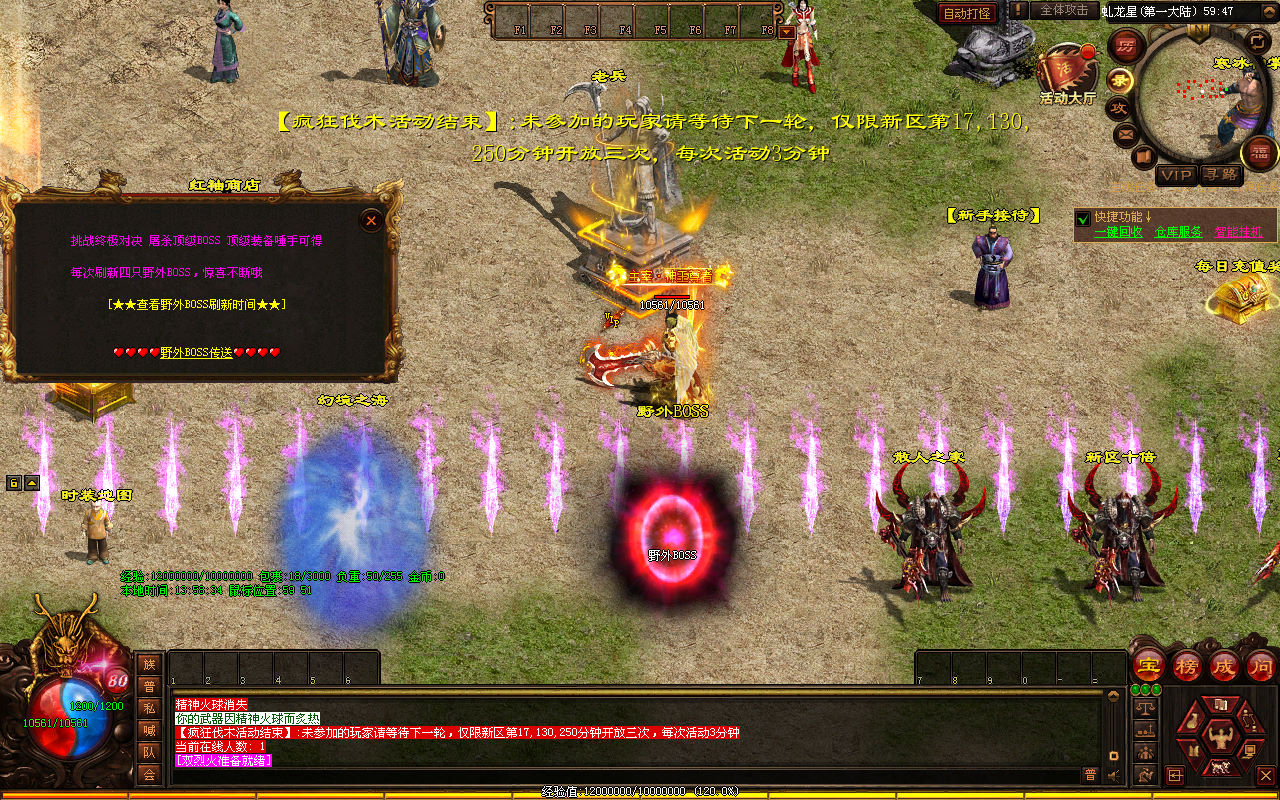The height and width of the screenshot is (800, 1280).
Task: Start 智能挂机 smart auto-play link
Action: 1238,232
